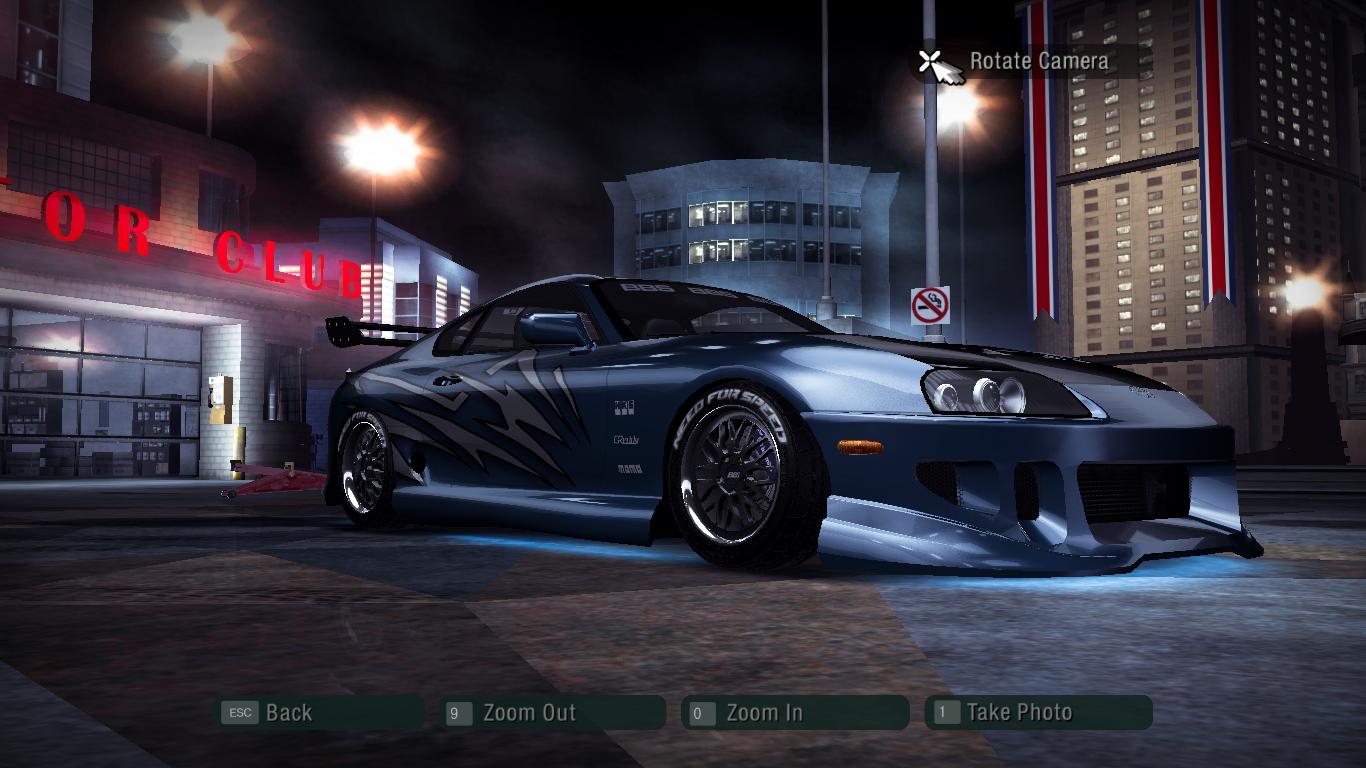Go back using the Back button

click(x=289, y=713)
